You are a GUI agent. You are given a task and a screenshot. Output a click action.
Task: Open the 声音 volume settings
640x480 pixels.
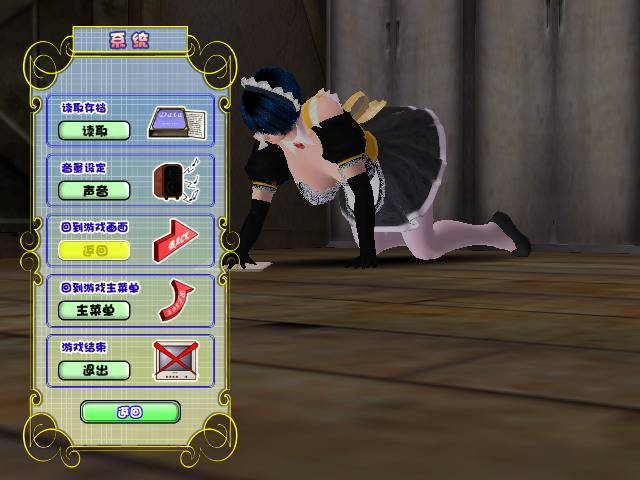[x=94, y=190]
